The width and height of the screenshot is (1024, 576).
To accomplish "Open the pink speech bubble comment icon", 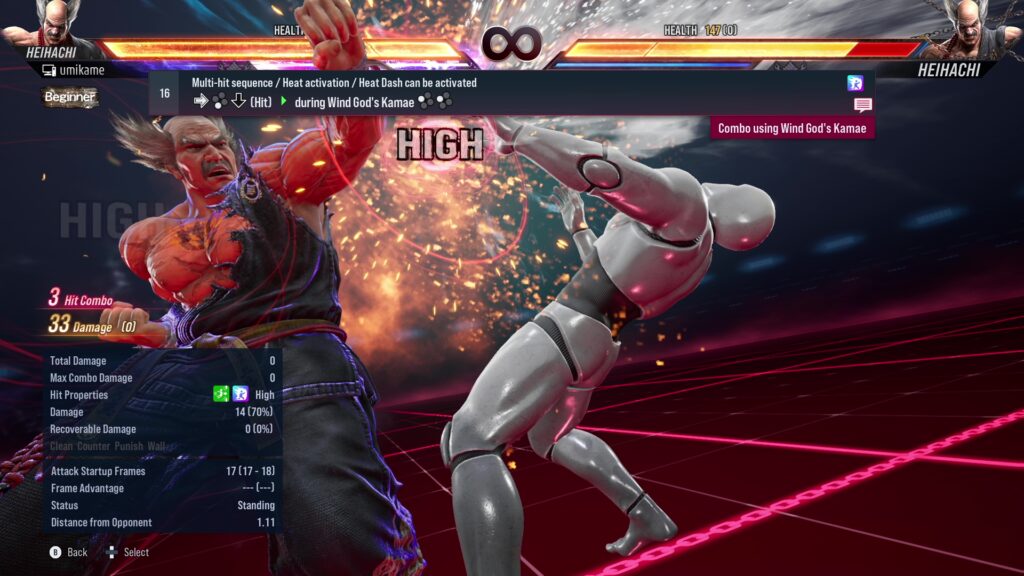I will click(x=862, y=105).
